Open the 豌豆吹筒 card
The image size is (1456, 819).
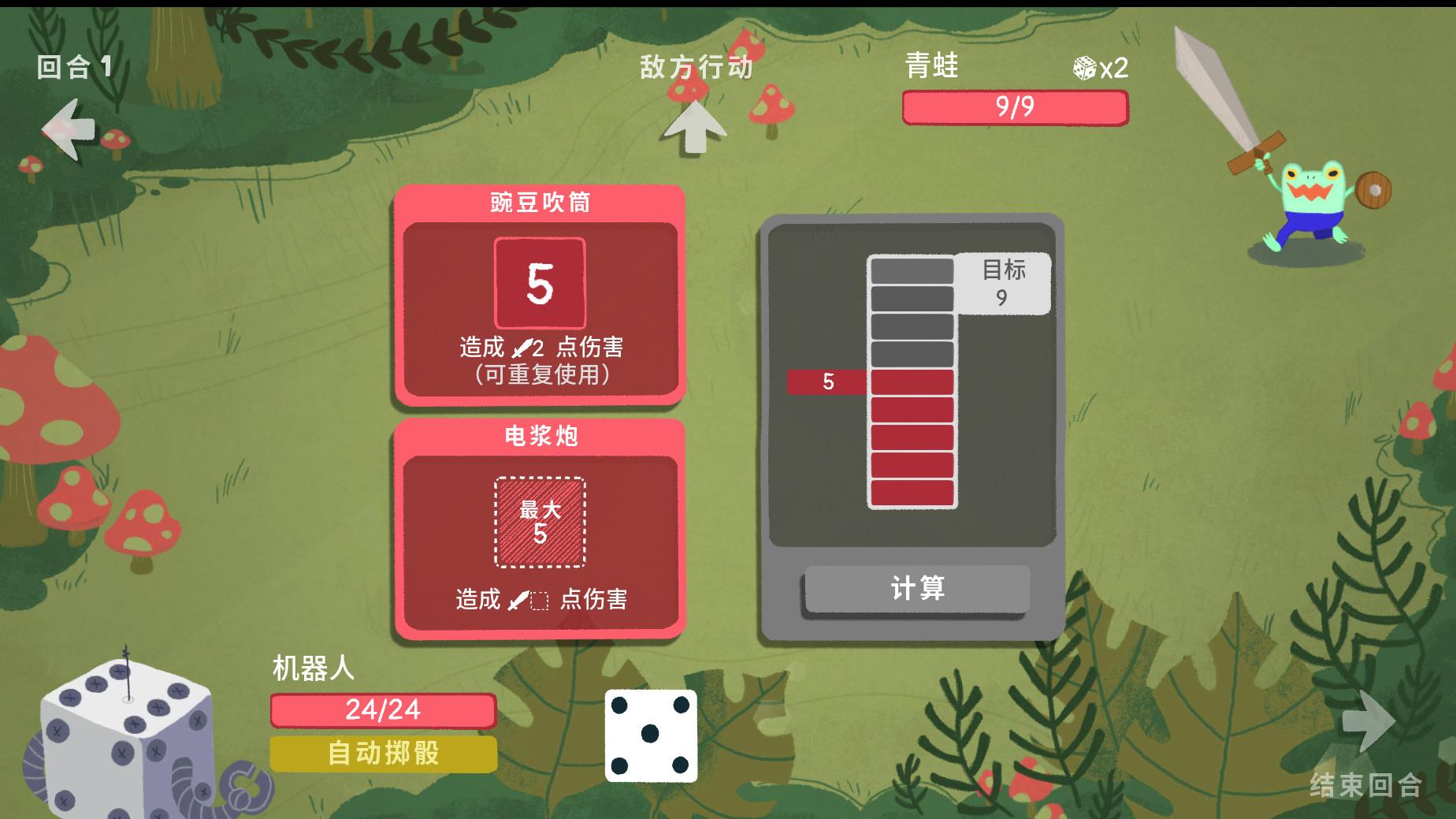540,201
